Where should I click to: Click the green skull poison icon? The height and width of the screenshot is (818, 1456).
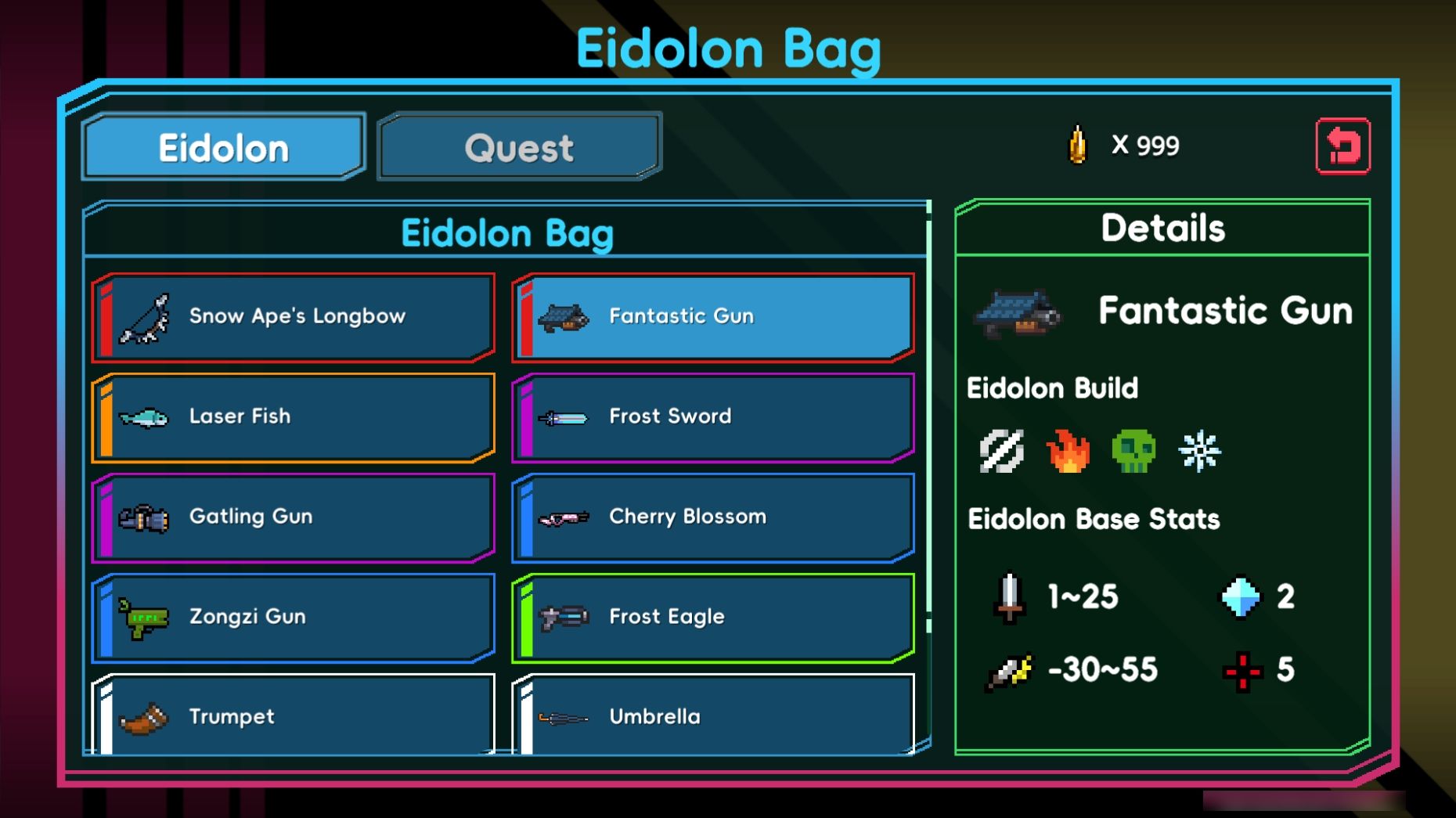pyautogui.click(x=1133, y=451)
